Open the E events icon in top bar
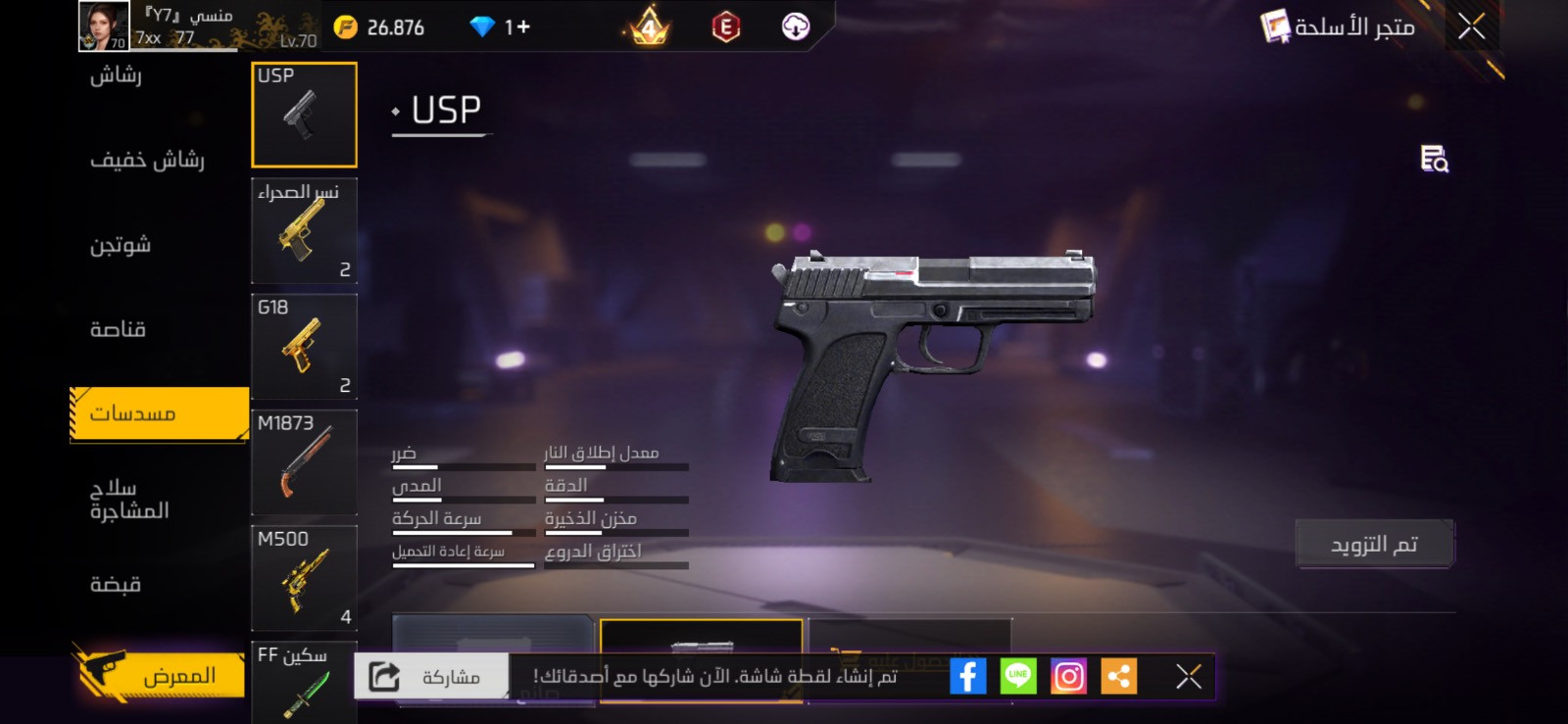The image size is (1568, 724). (724, 26)
